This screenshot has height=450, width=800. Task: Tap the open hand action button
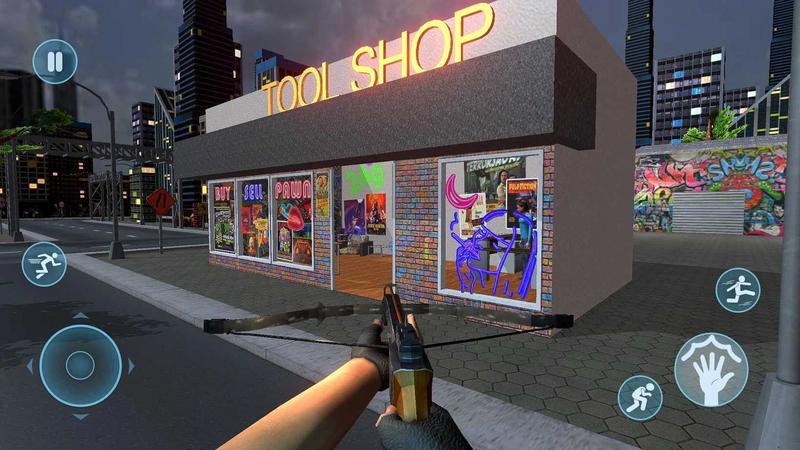711,369
